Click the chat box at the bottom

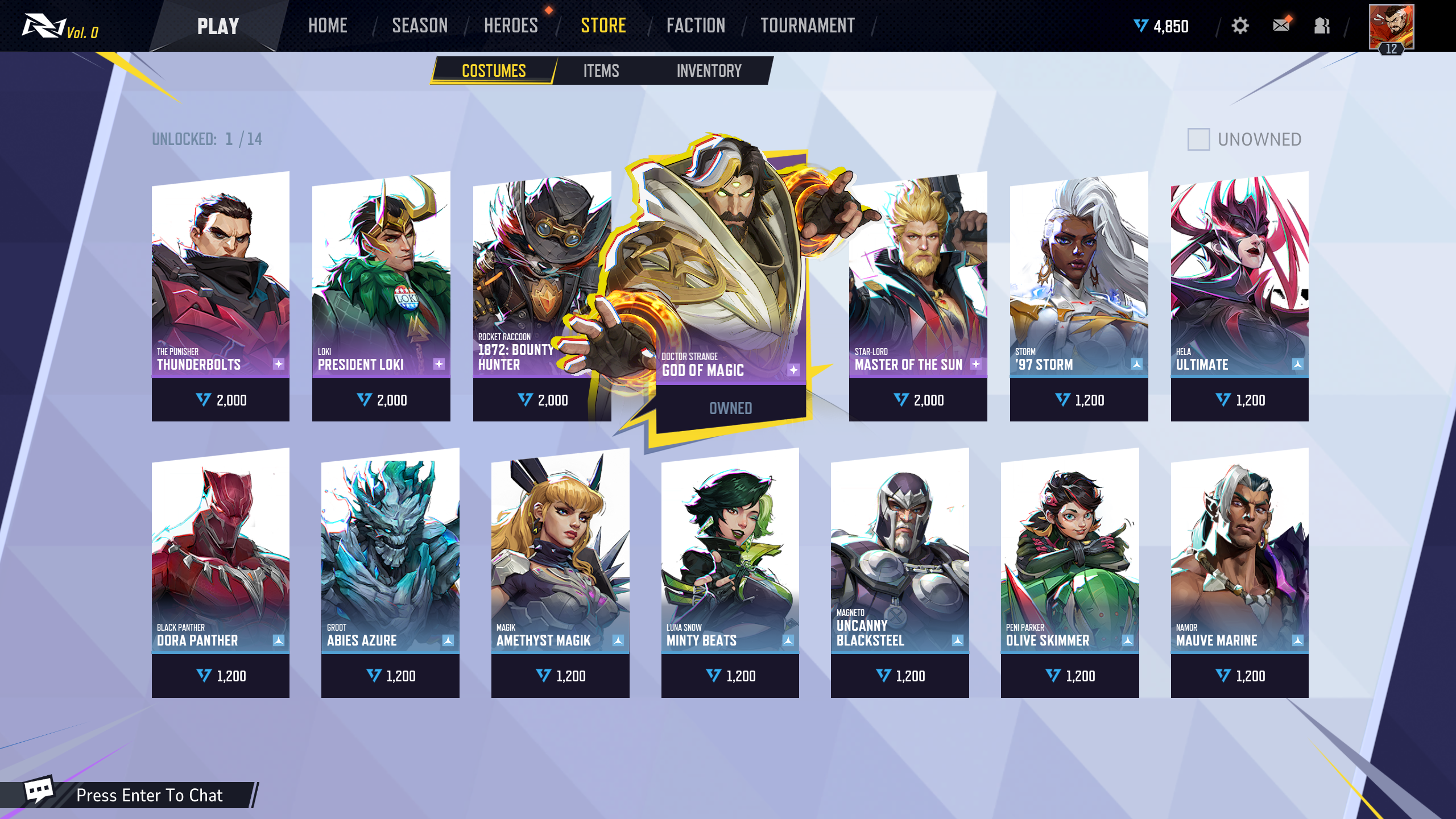149,795
